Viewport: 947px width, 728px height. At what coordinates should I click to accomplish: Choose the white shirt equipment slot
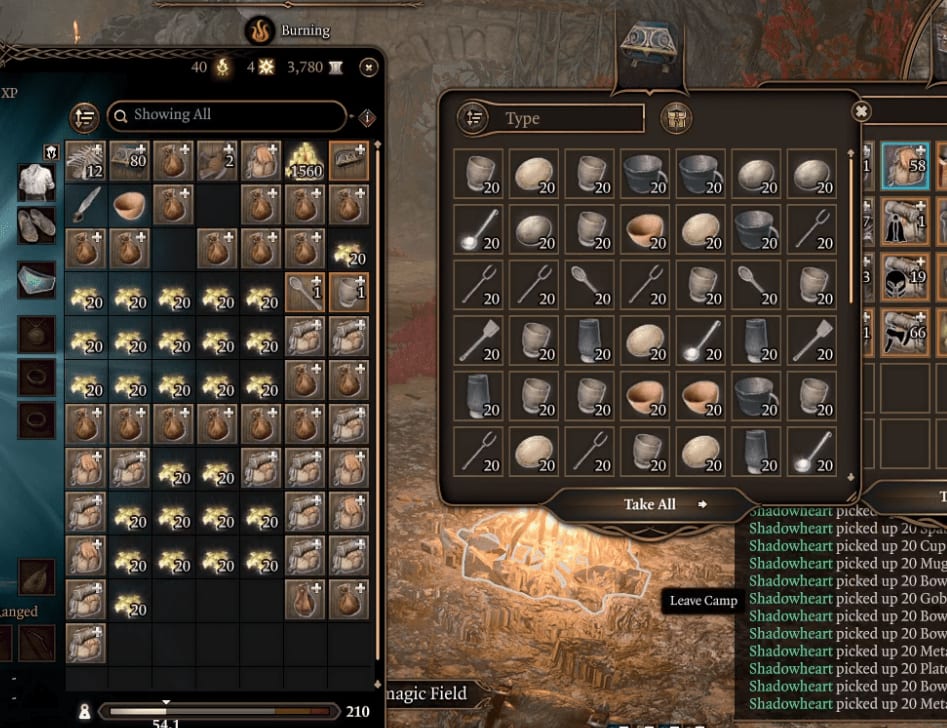click(x=37, y=181)
